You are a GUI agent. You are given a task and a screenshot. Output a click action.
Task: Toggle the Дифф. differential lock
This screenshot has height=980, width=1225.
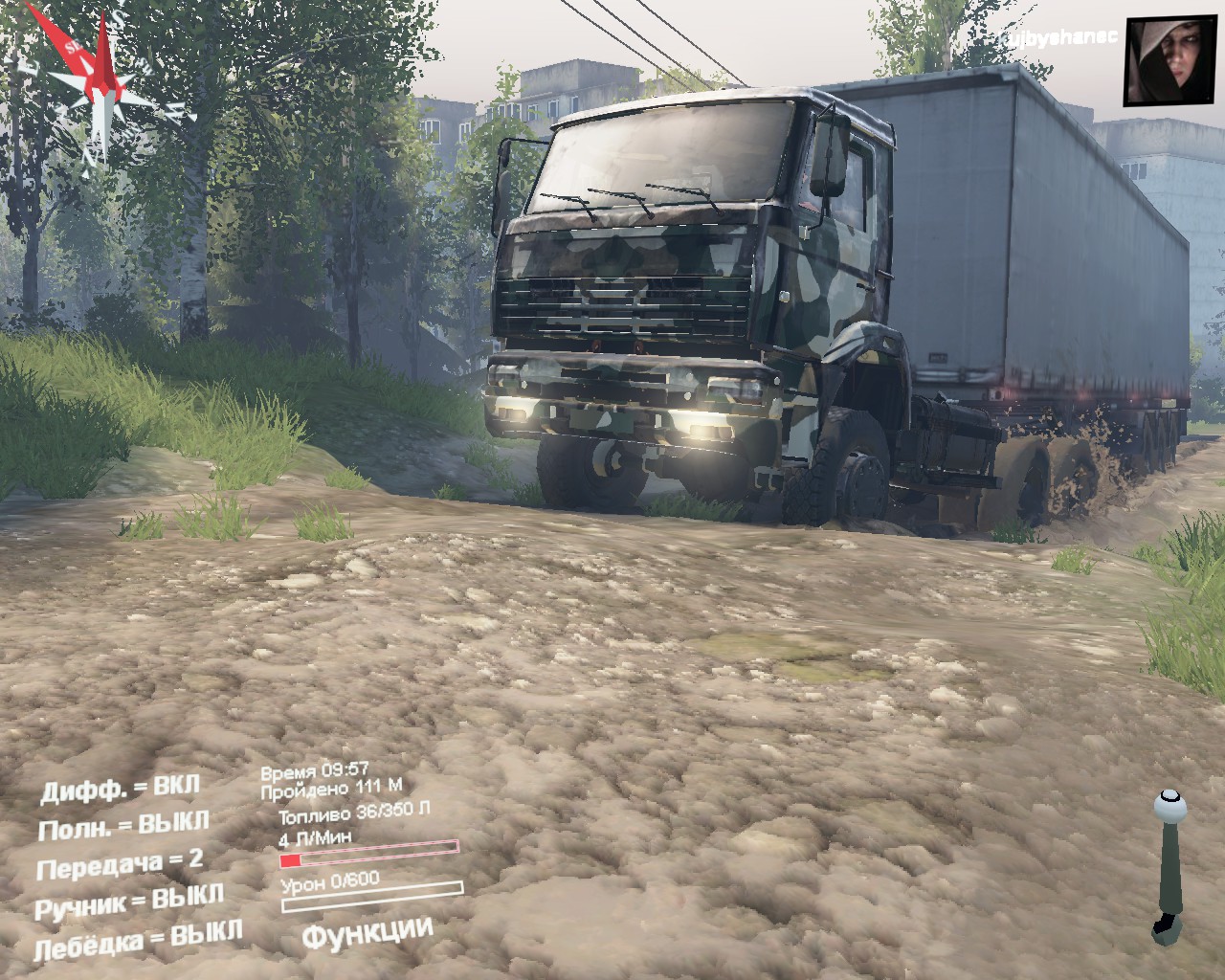pyautogui.click(x=120, y=788)
